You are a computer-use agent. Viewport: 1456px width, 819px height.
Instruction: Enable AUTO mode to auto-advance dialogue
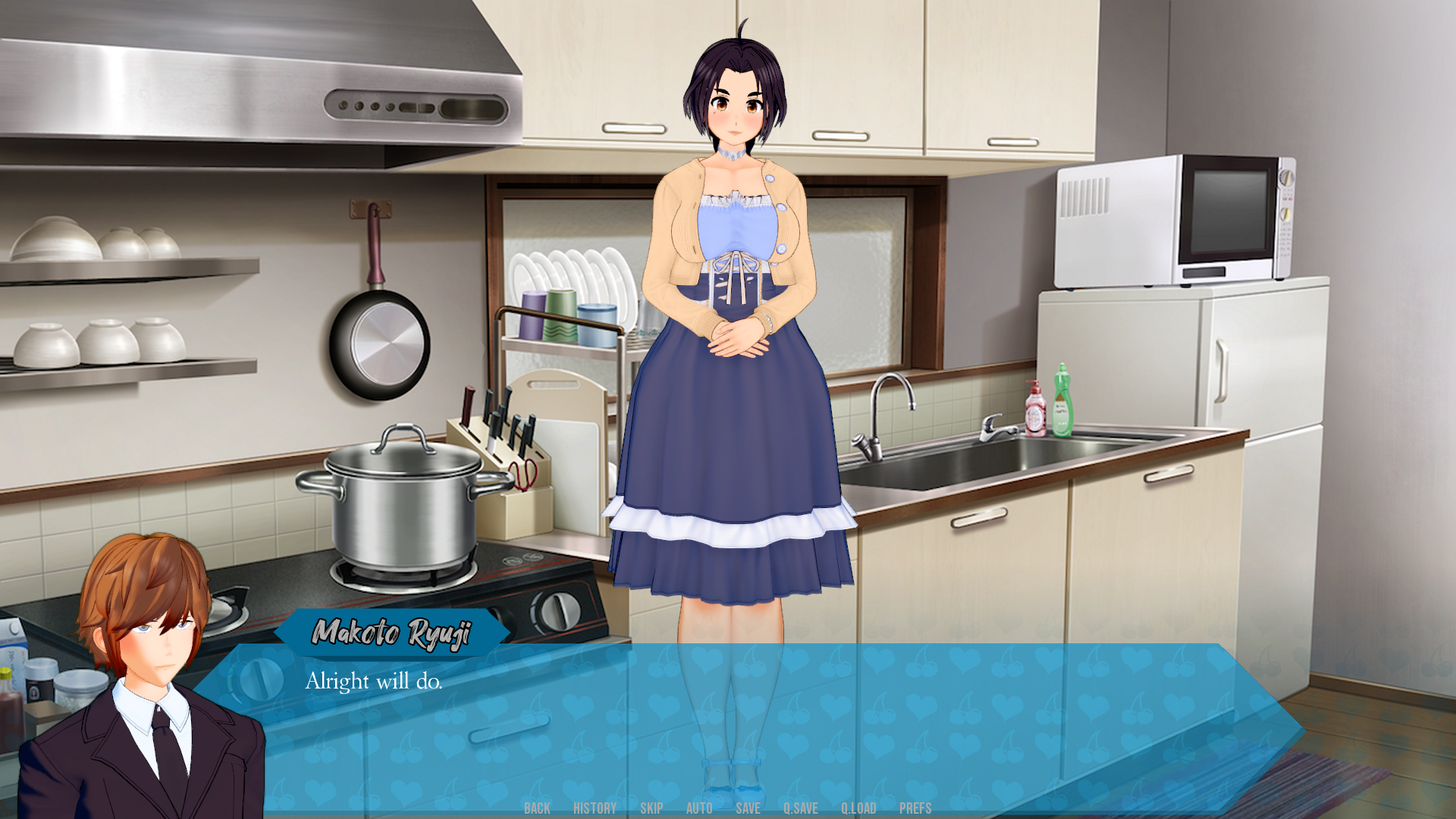coord(698,808)
